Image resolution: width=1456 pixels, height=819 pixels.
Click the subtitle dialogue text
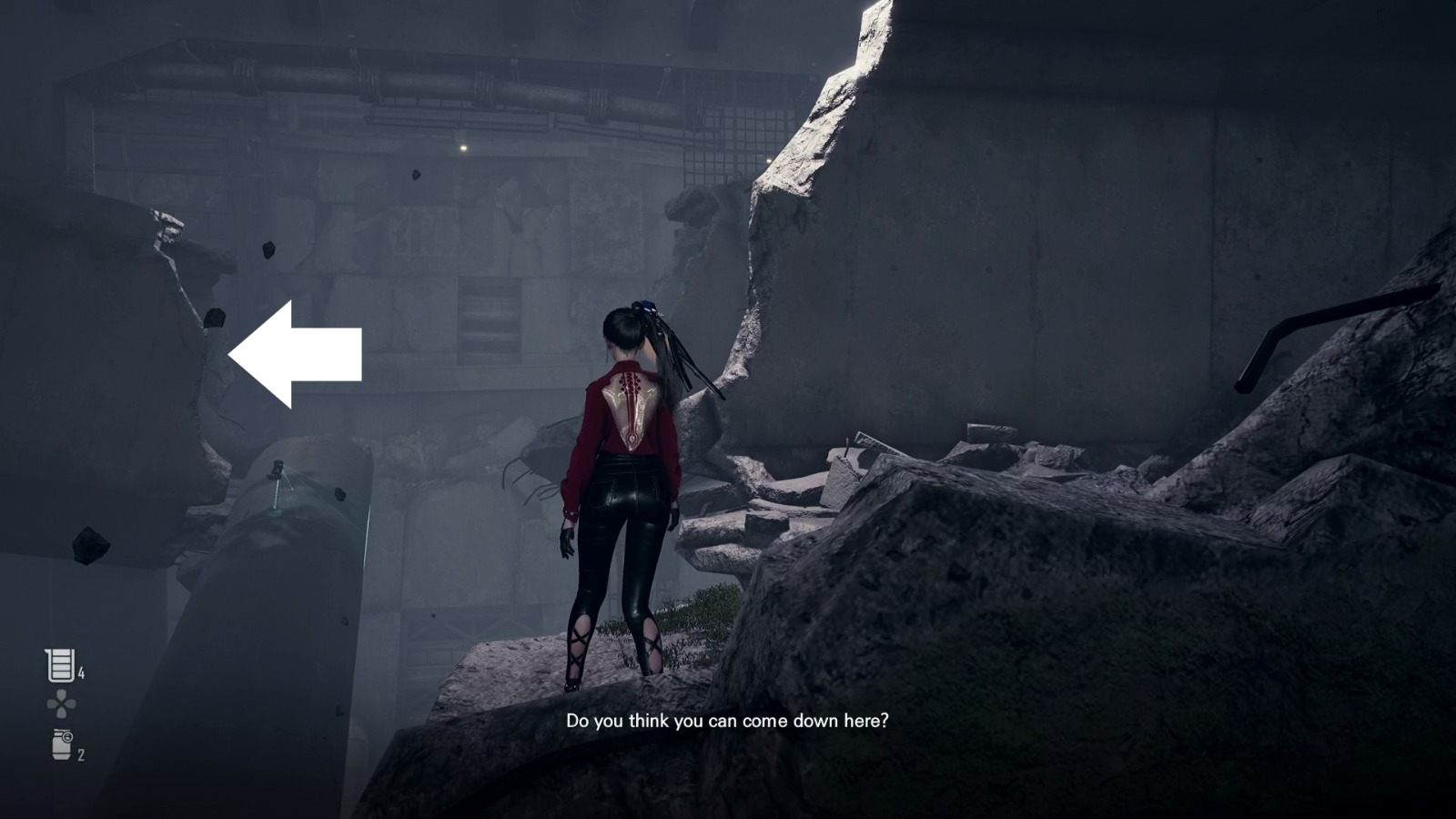point(727,722)
